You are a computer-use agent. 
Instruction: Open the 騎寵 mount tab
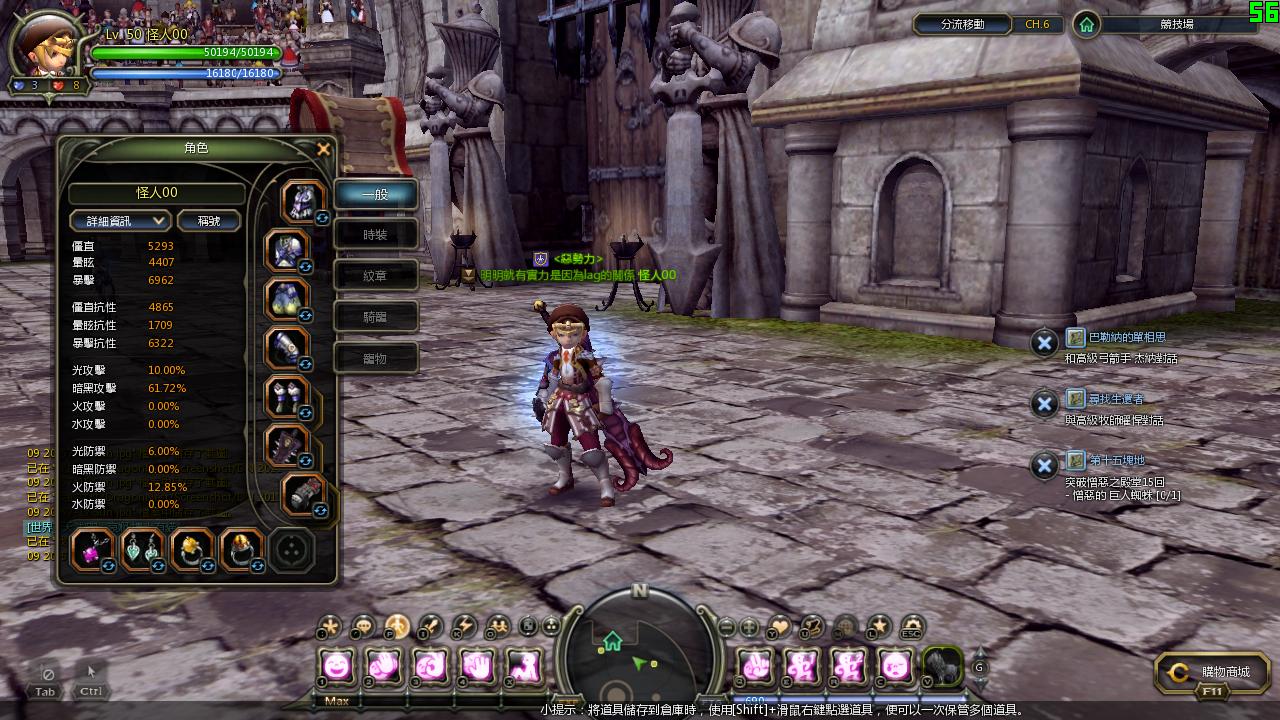pos(375,317)
